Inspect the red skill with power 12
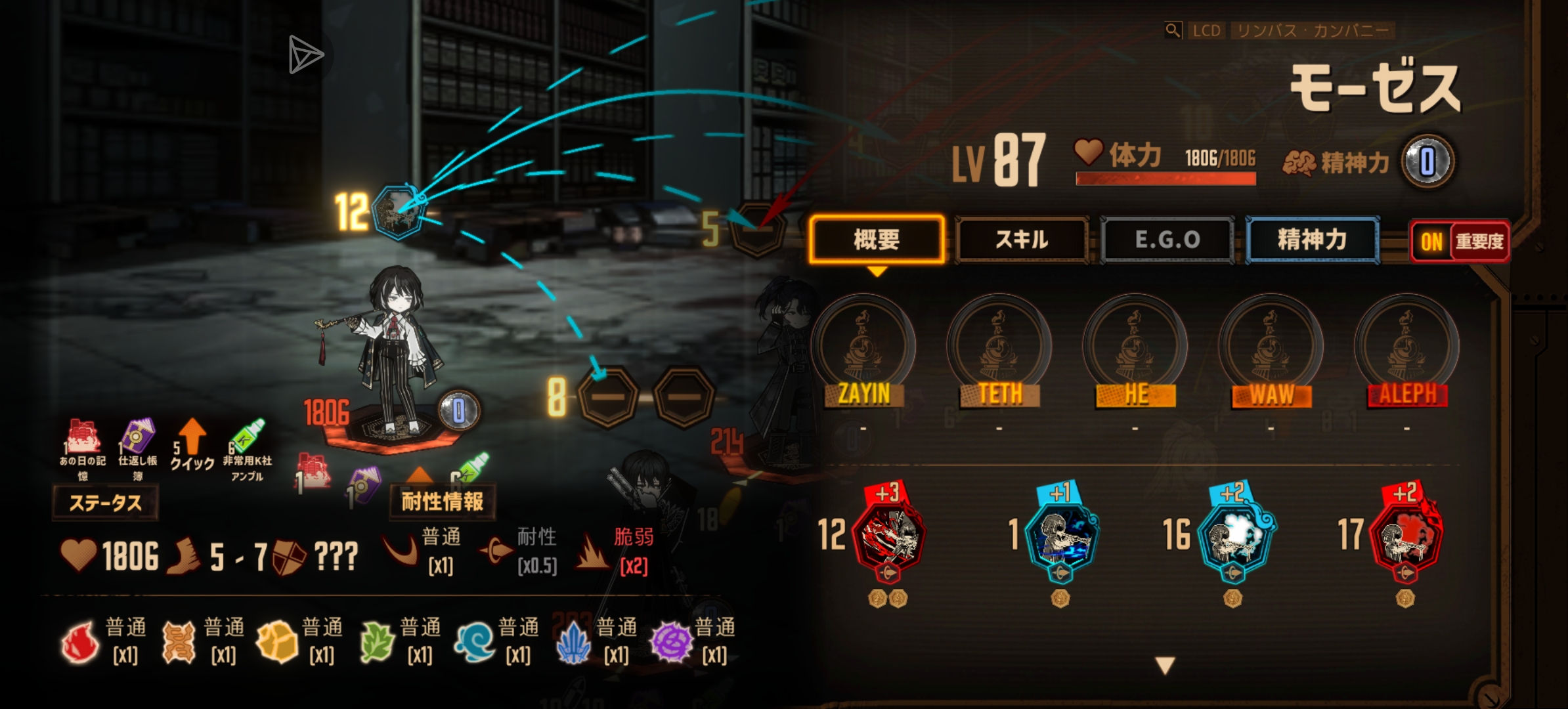 888,535
